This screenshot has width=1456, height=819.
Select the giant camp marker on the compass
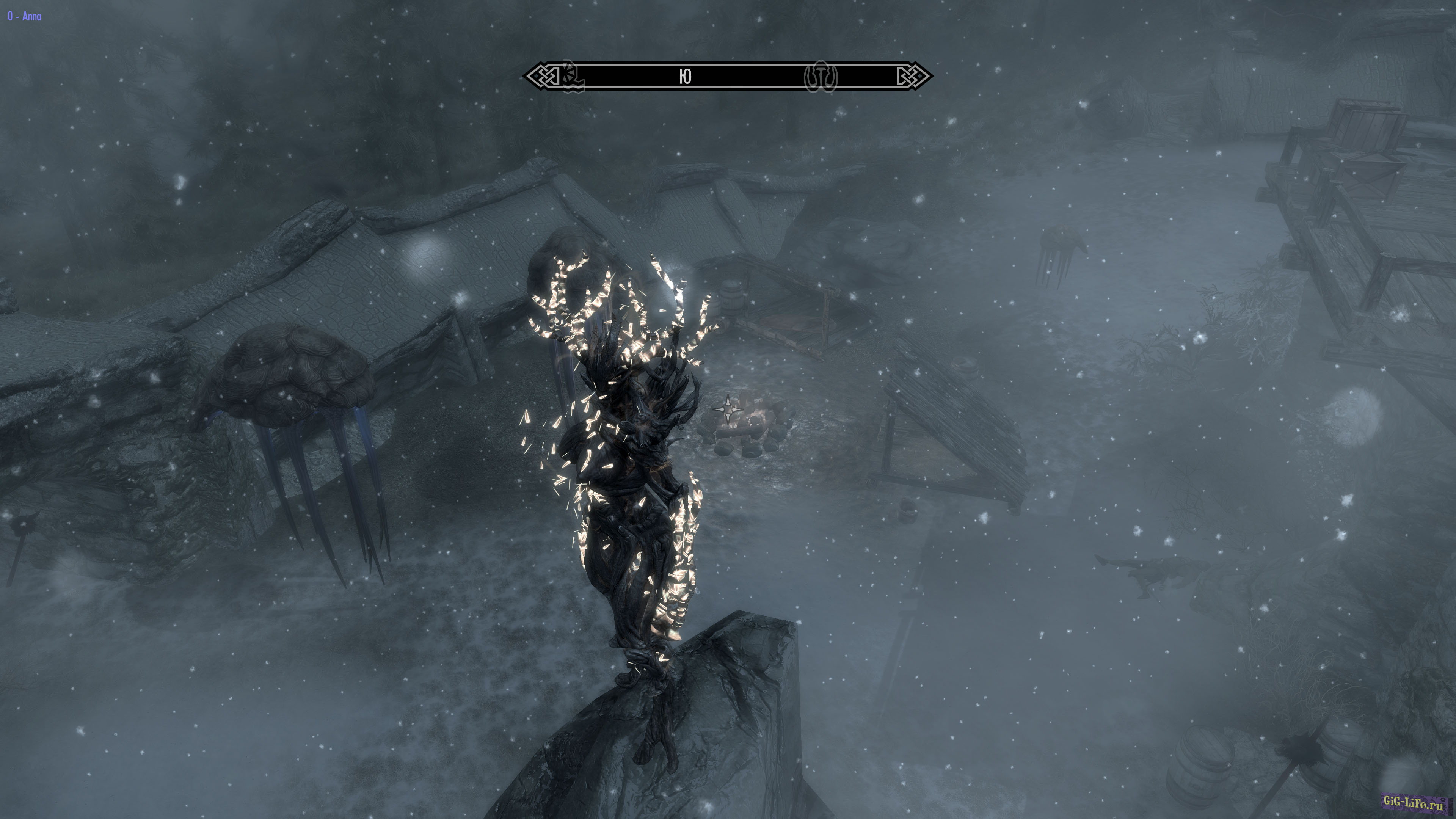coord(820,76)
